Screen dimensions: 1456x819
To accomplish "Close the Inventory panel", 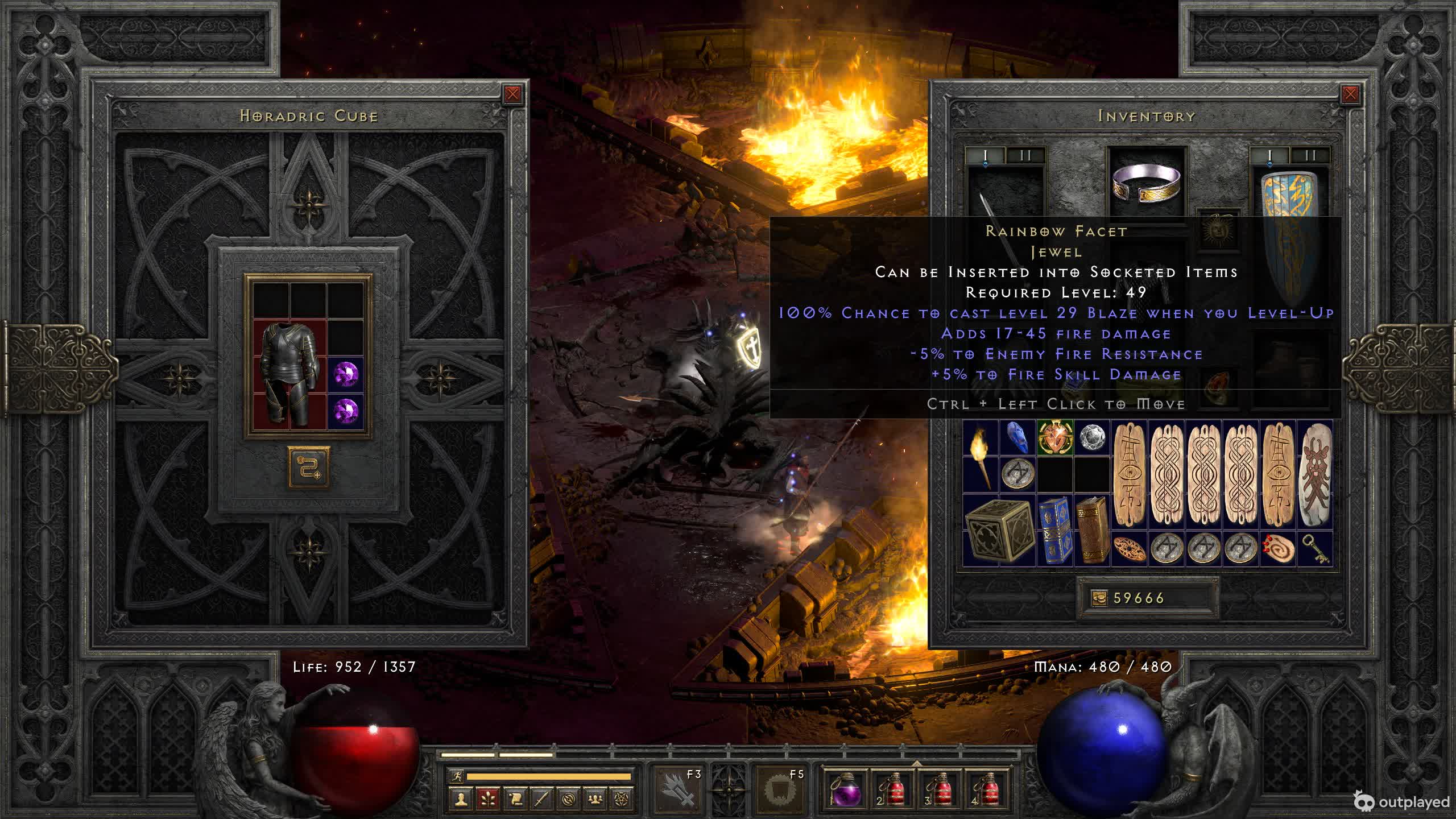I will 1350,94.
